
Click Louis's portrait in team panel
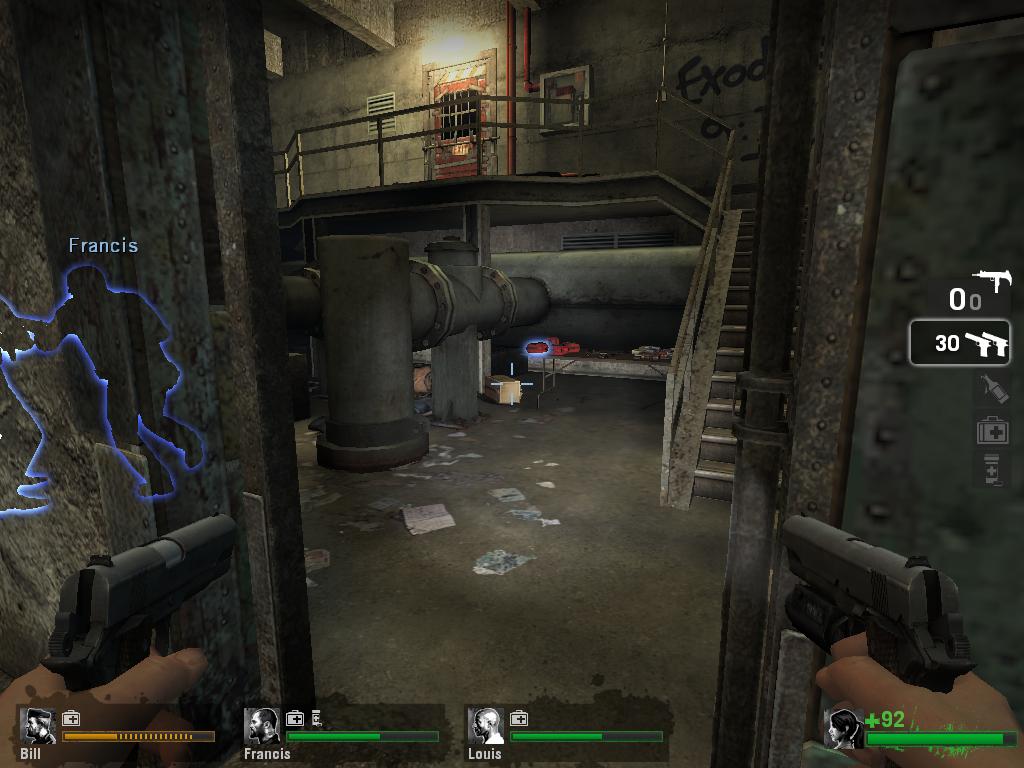click(487, 727)
